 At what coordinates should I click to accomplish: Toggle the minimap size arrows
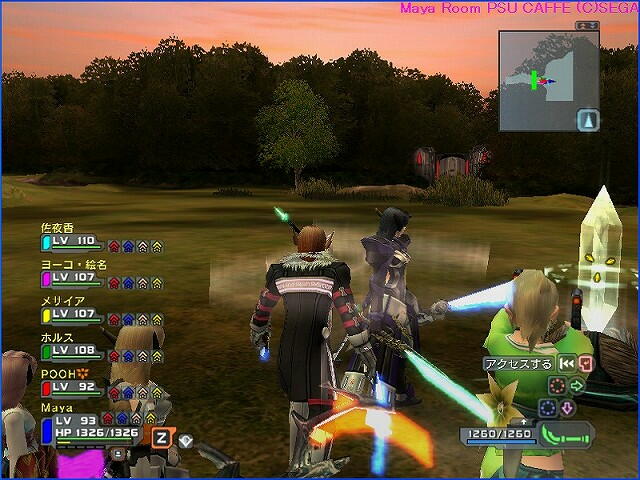(588, 24)
